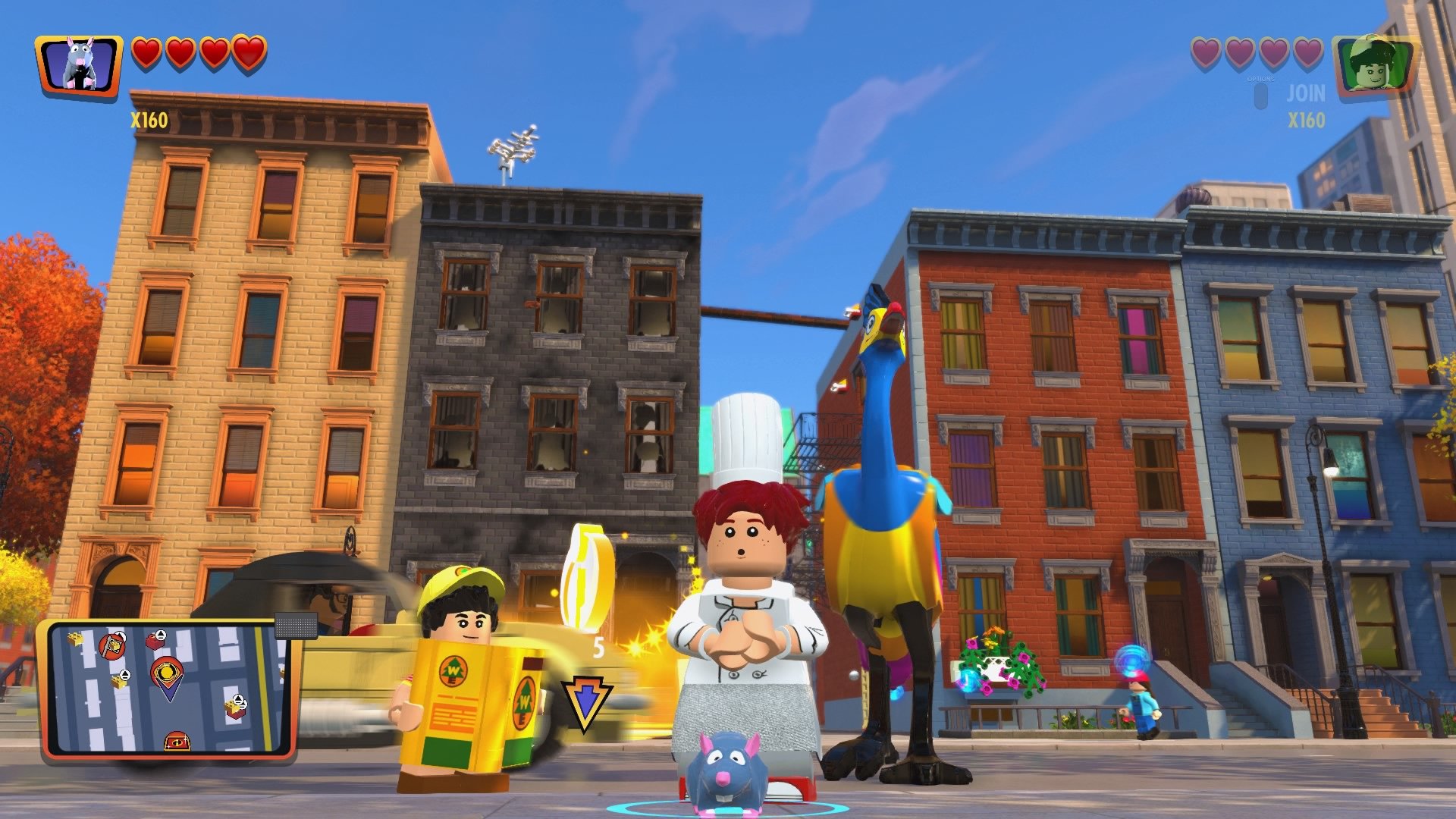Select the gold Incredibles waypoint pin on the minimap
Image resolution: width=1456 pixels, height=819 pixels.
[x=168, y=673]
